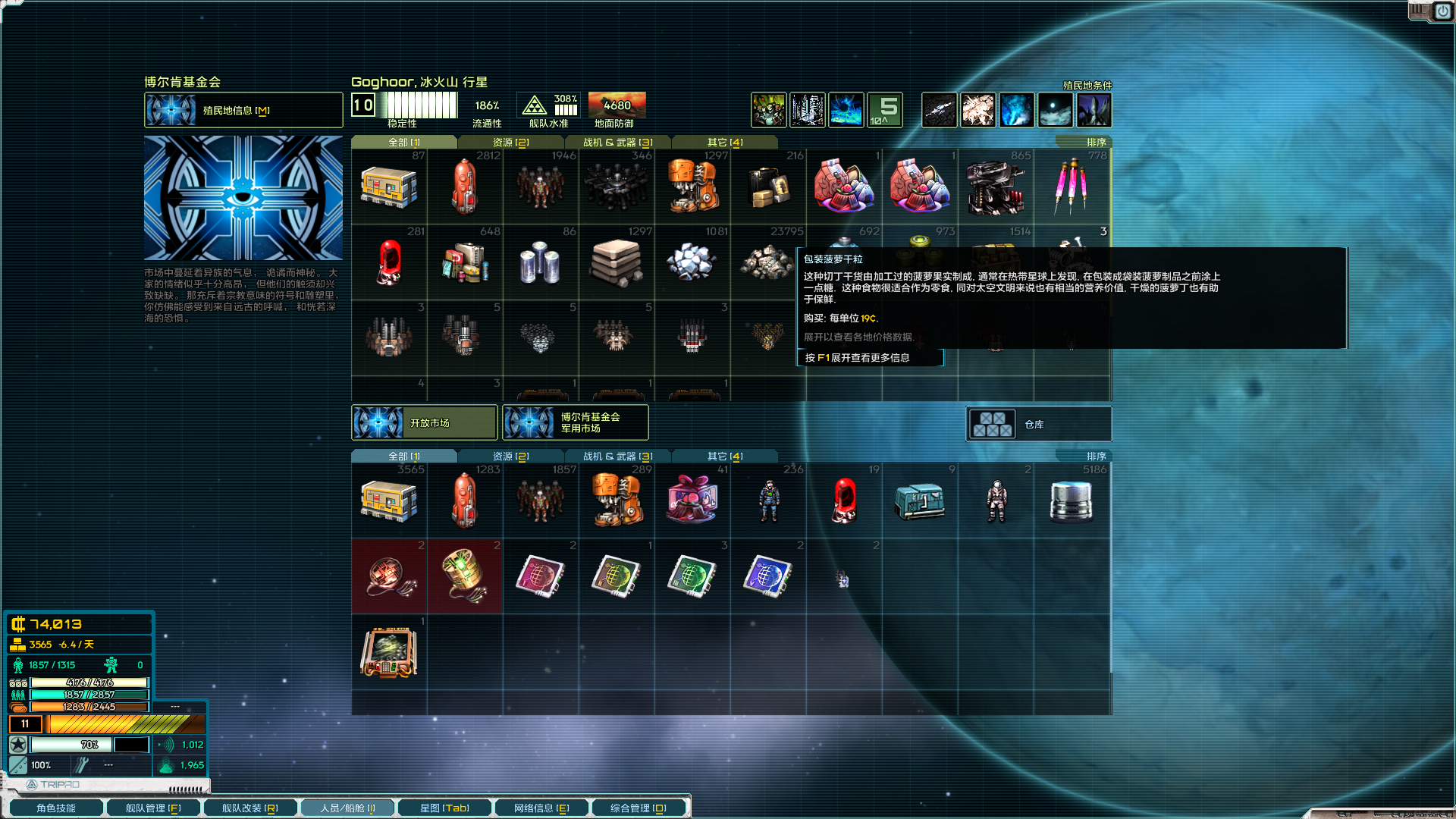
Task: Click the star morale icon near 70%
Action: [17, 745]
